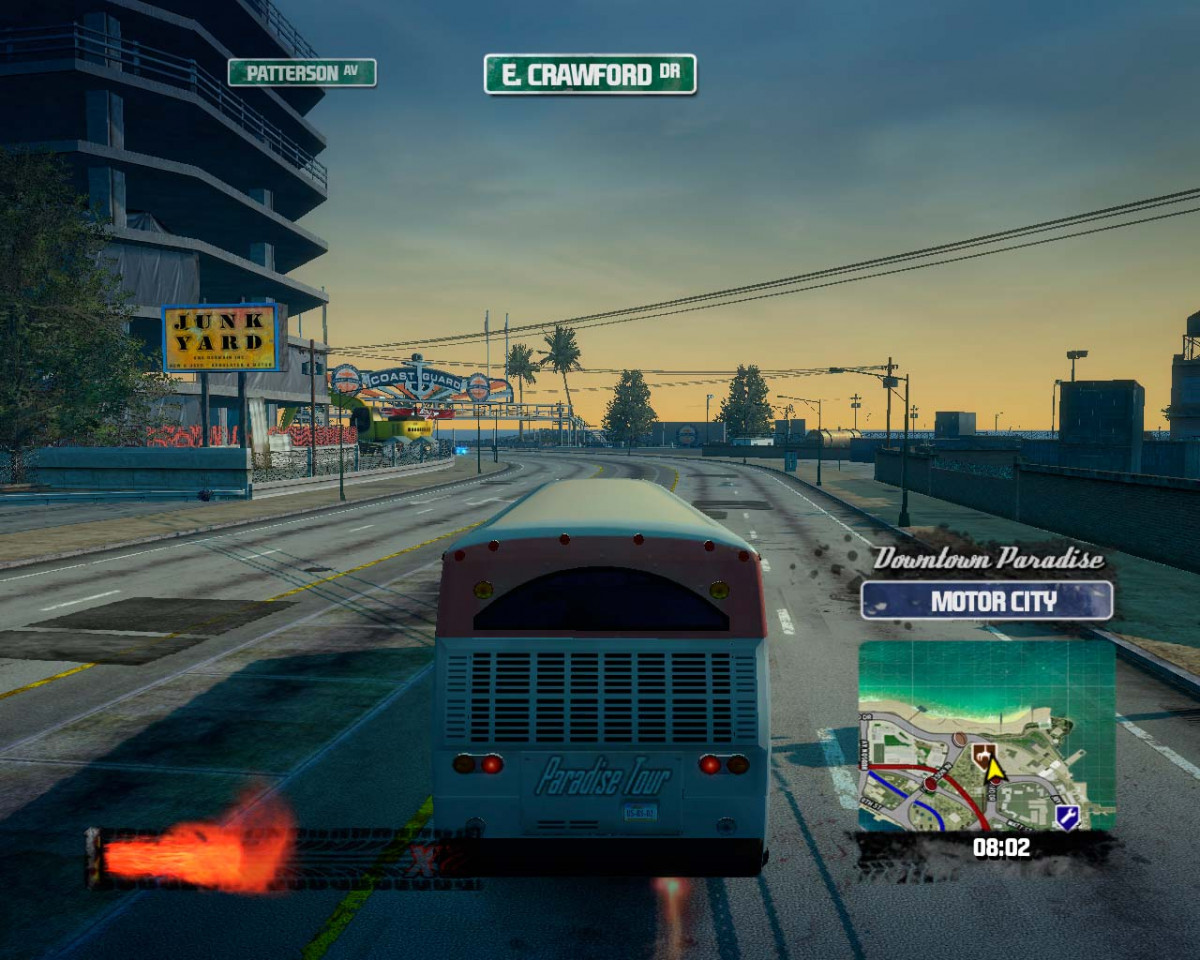Click the E. Crawford Dr street sign
This screenshot has width=1200, height=960.
coord(590,74)
